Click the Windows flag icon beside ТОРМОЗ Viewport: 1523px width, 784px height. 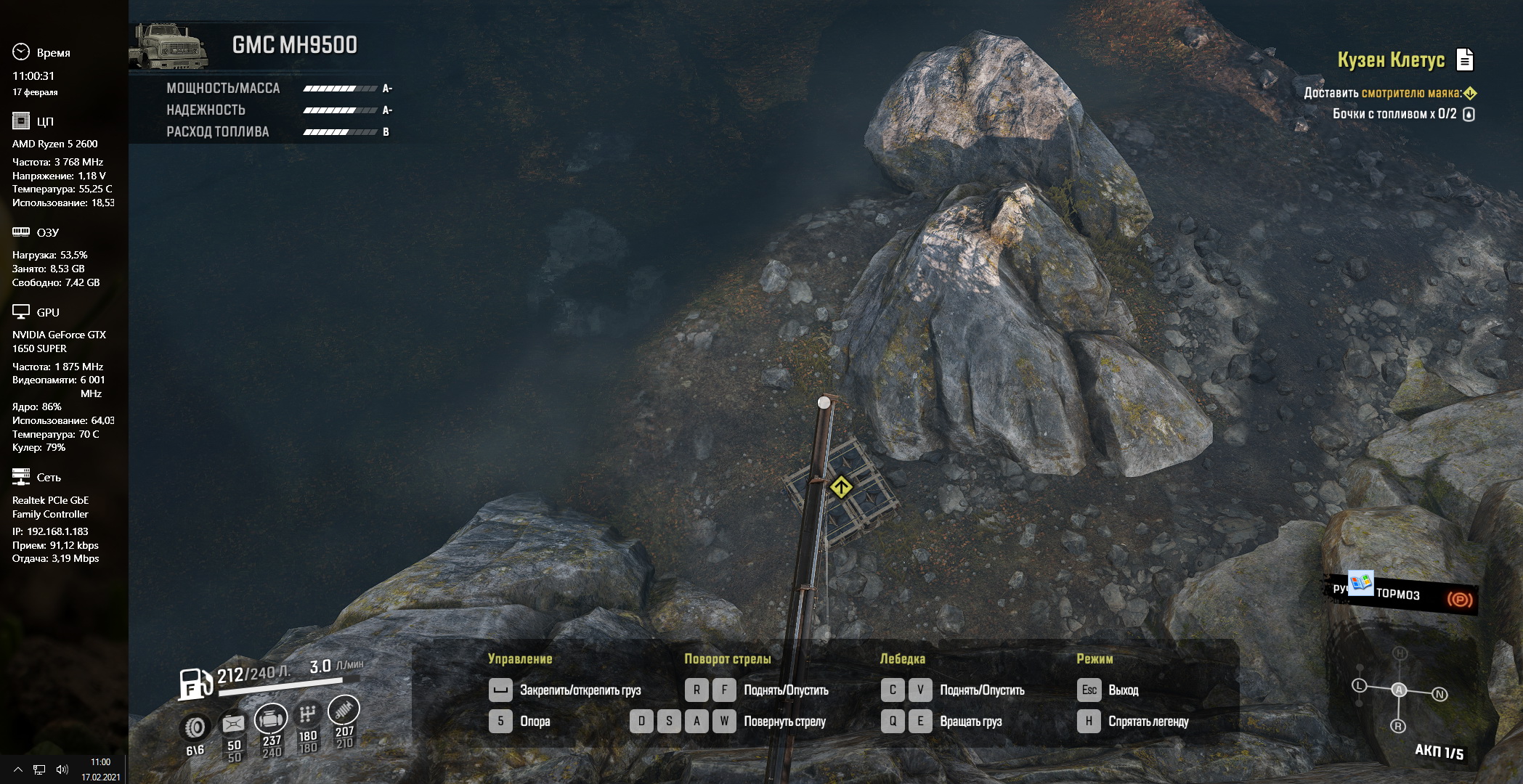(x=1360, y=583)
